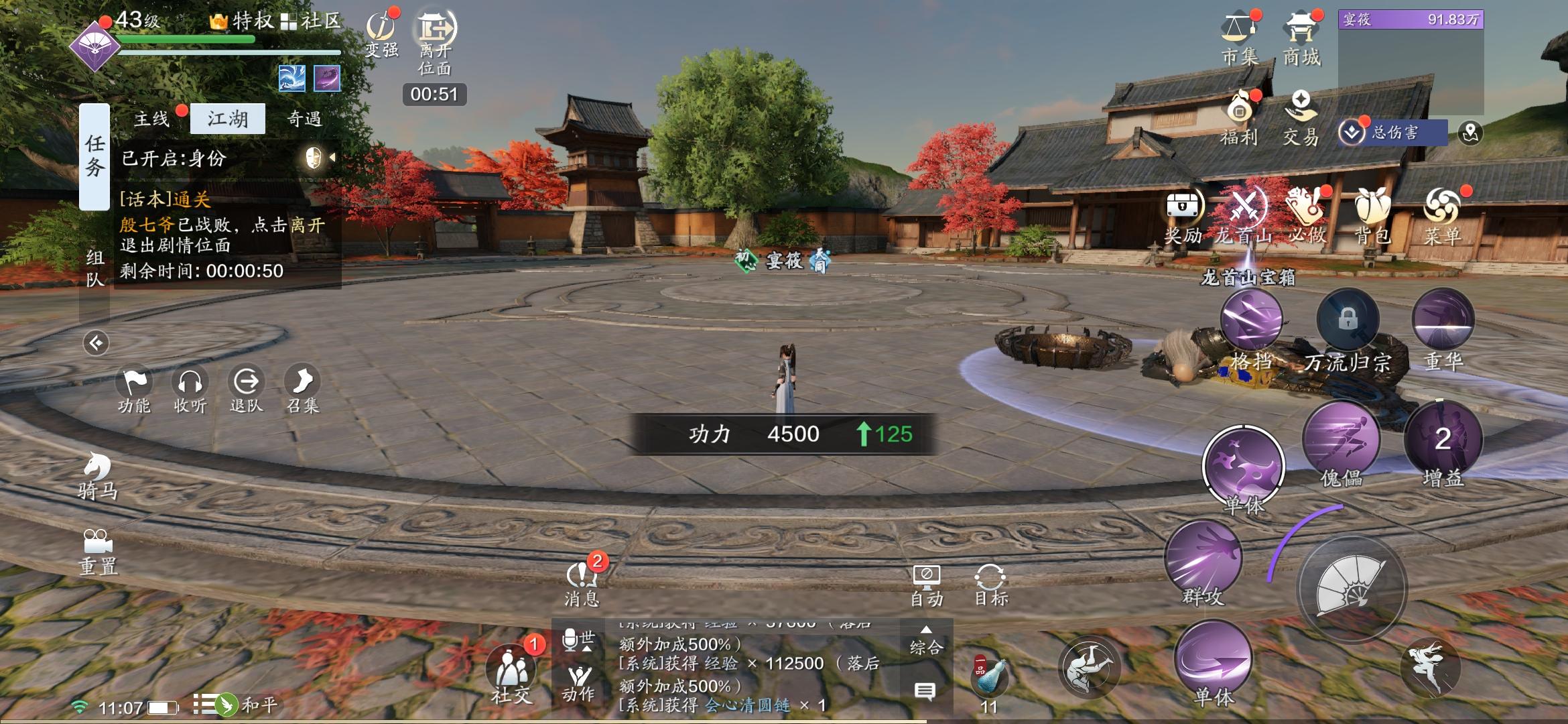
Task: Open the 社交 social panel
Action: click(512, 674)
